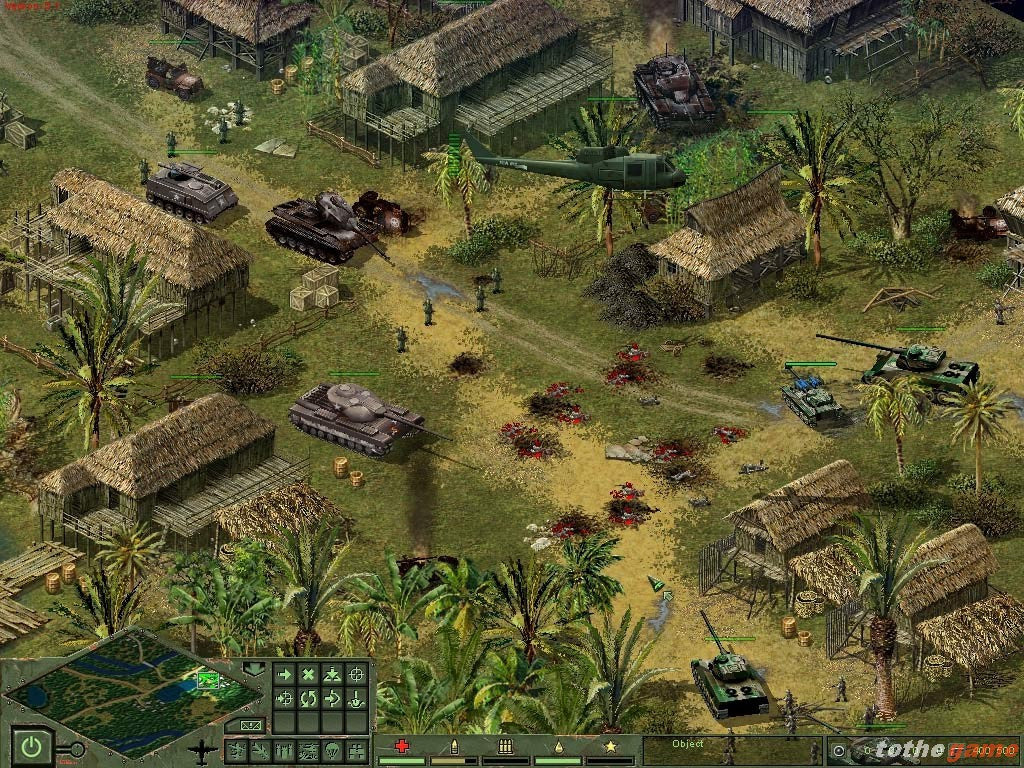Choose the diving aircraft support icon
1024x768 pixels.
click(x=261, y=749)
